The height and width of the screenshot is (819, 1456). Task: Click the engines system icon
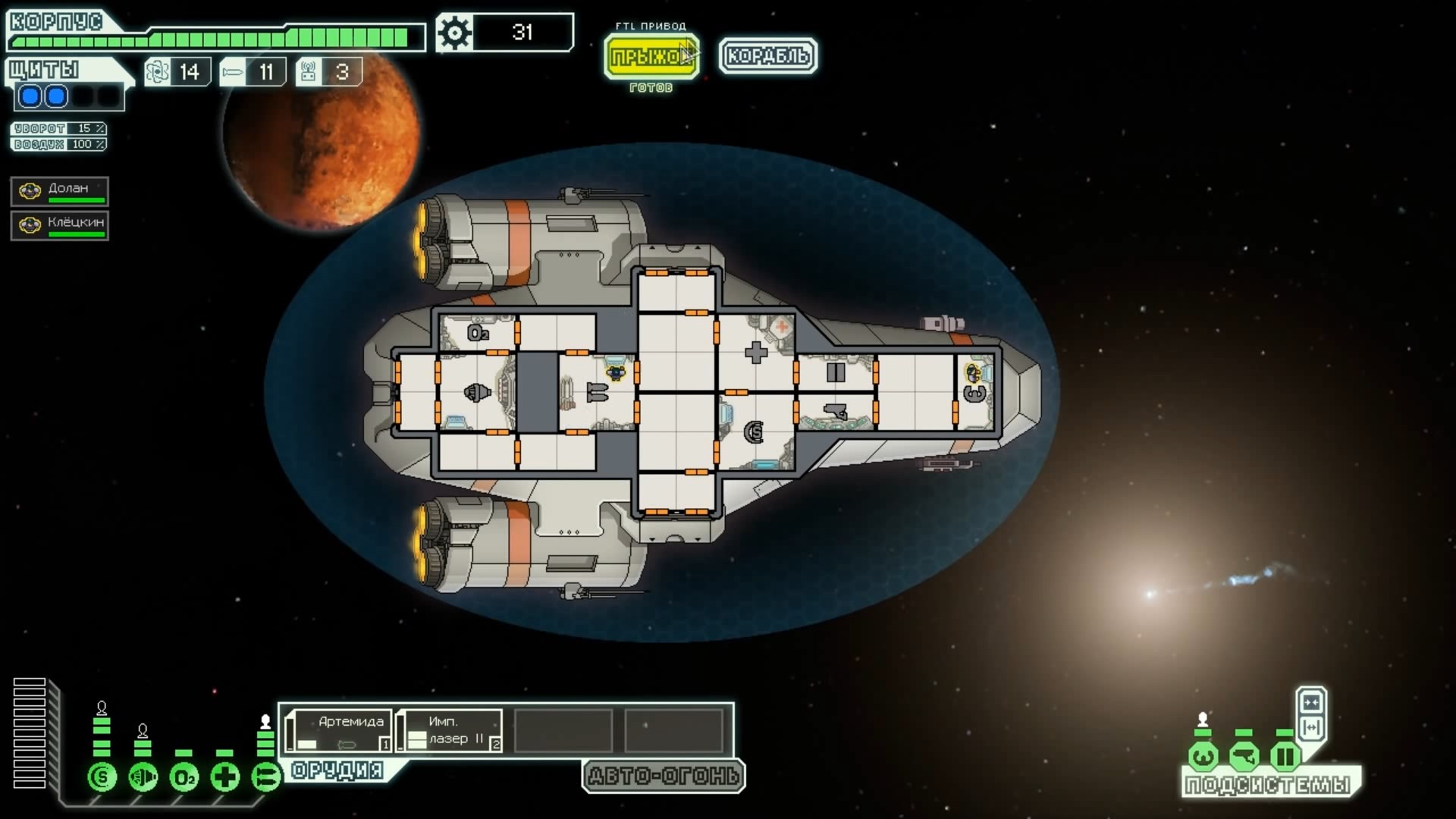tap(143, 777)
